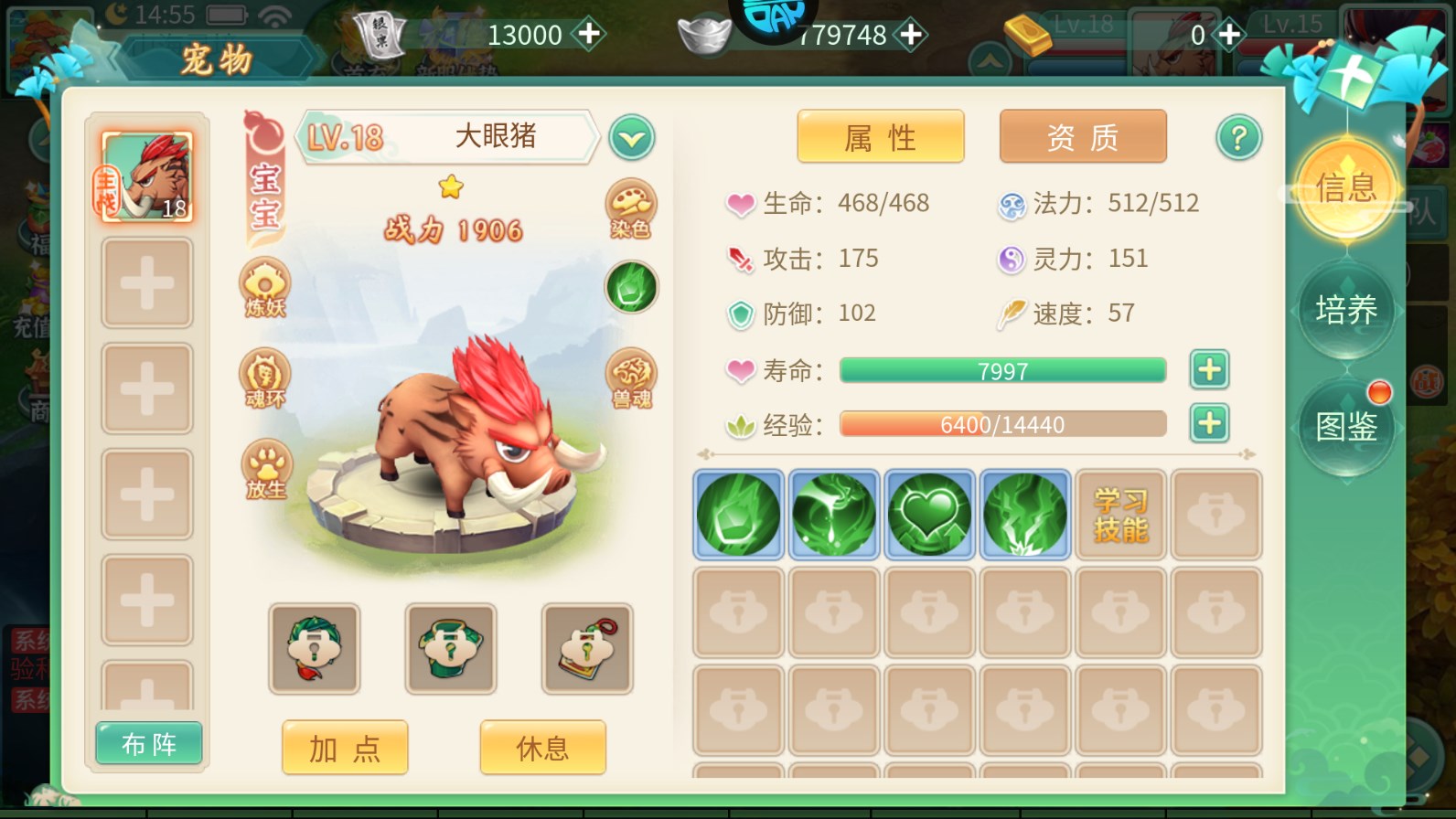Add experience with the 经验 plus button
The width and height of the screenshot is (1456, 819).
tap(1209, 424)
